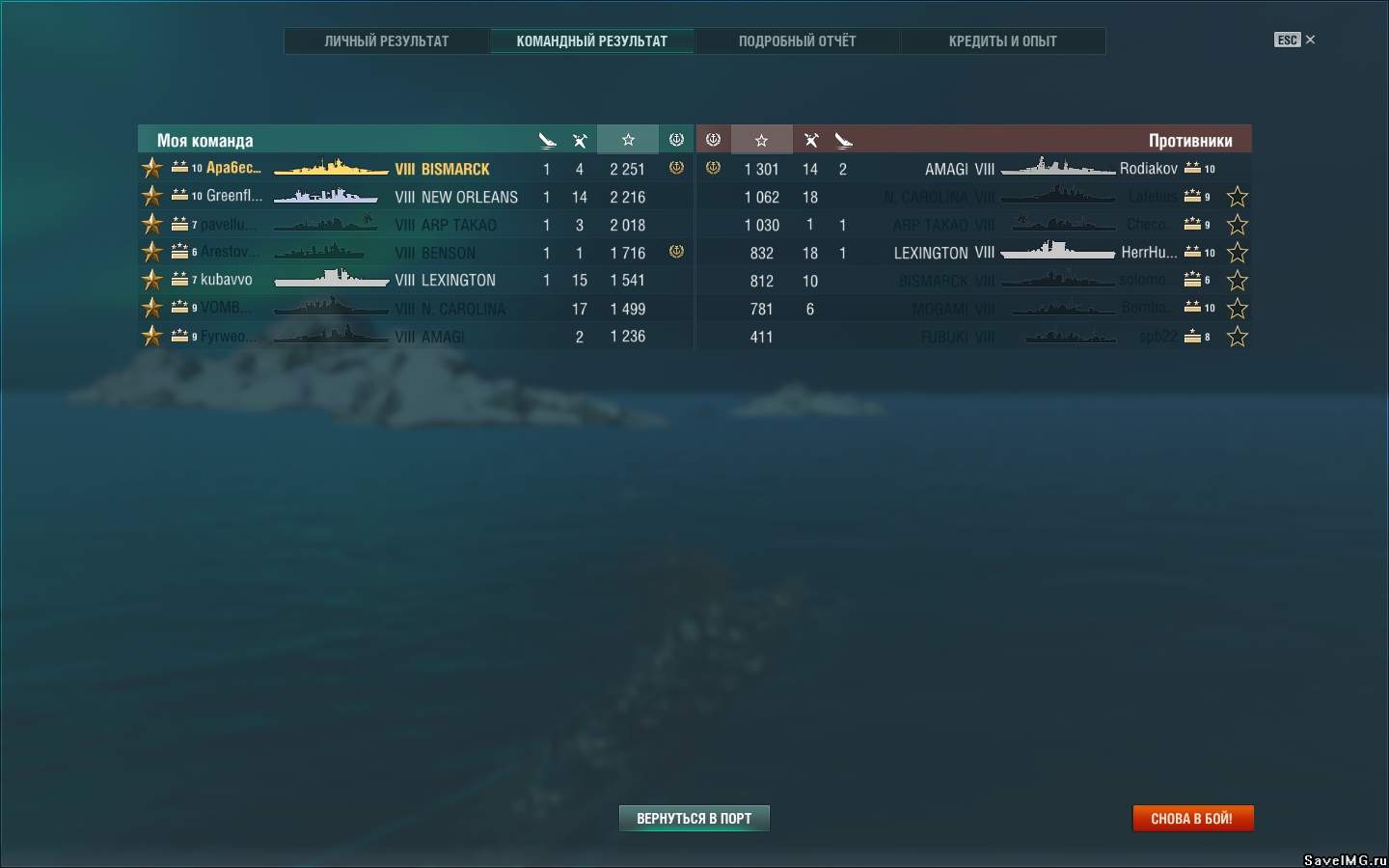Sort my team by experience star column

628,140
